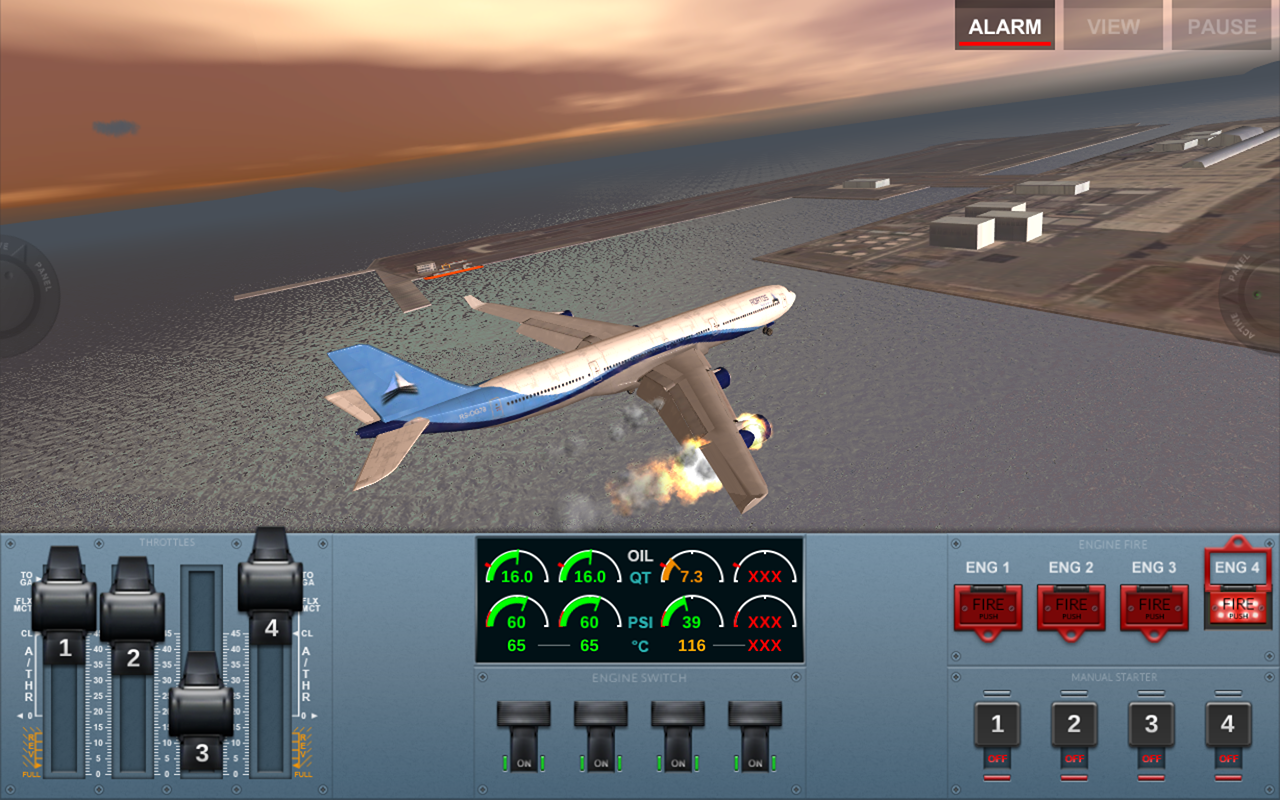
Task: Switch engine 1 off with its ON toggle
Action: (524, 737)
